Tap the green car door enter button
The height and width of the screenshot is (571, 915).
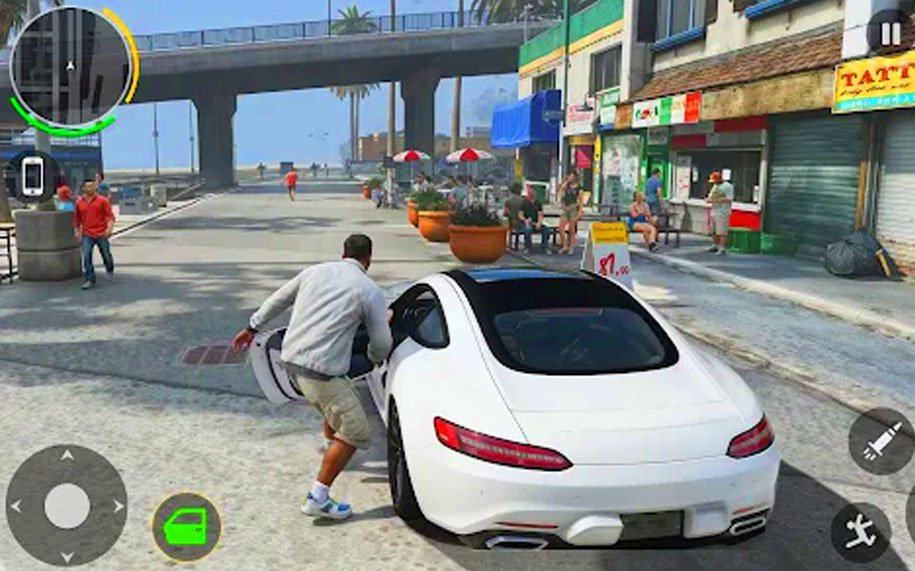pos(186,526)
